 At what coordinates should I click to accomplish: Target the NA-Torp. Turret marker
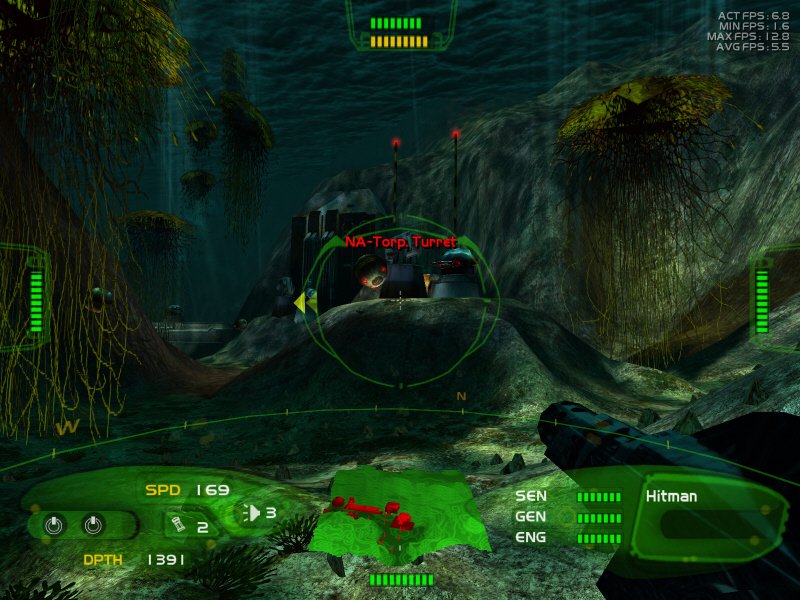coord(400,242)
